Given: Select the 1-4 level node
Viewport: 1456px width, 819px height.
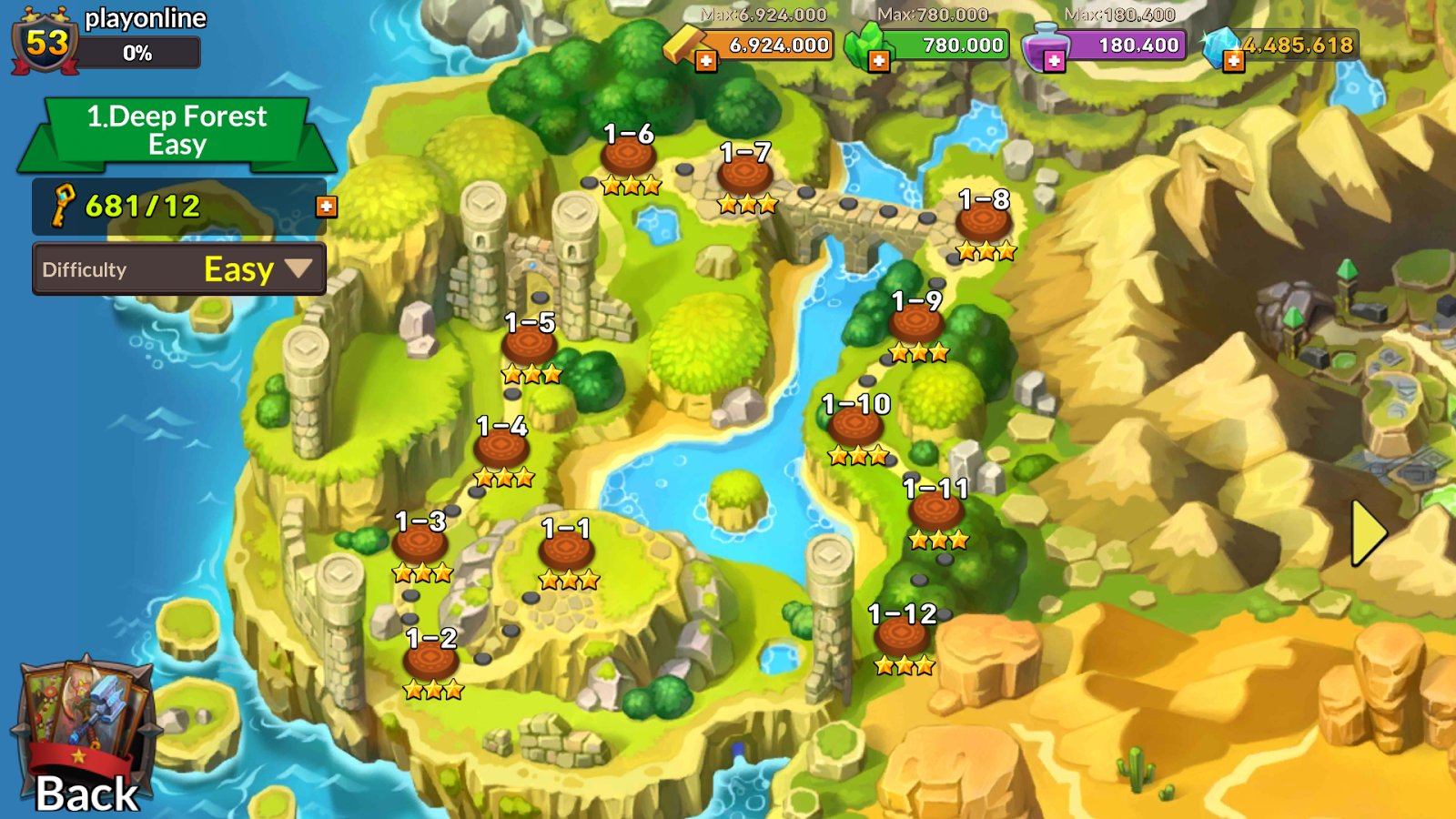Looking at the screenshot, I should pyautogui.click(x=501, y=448).
